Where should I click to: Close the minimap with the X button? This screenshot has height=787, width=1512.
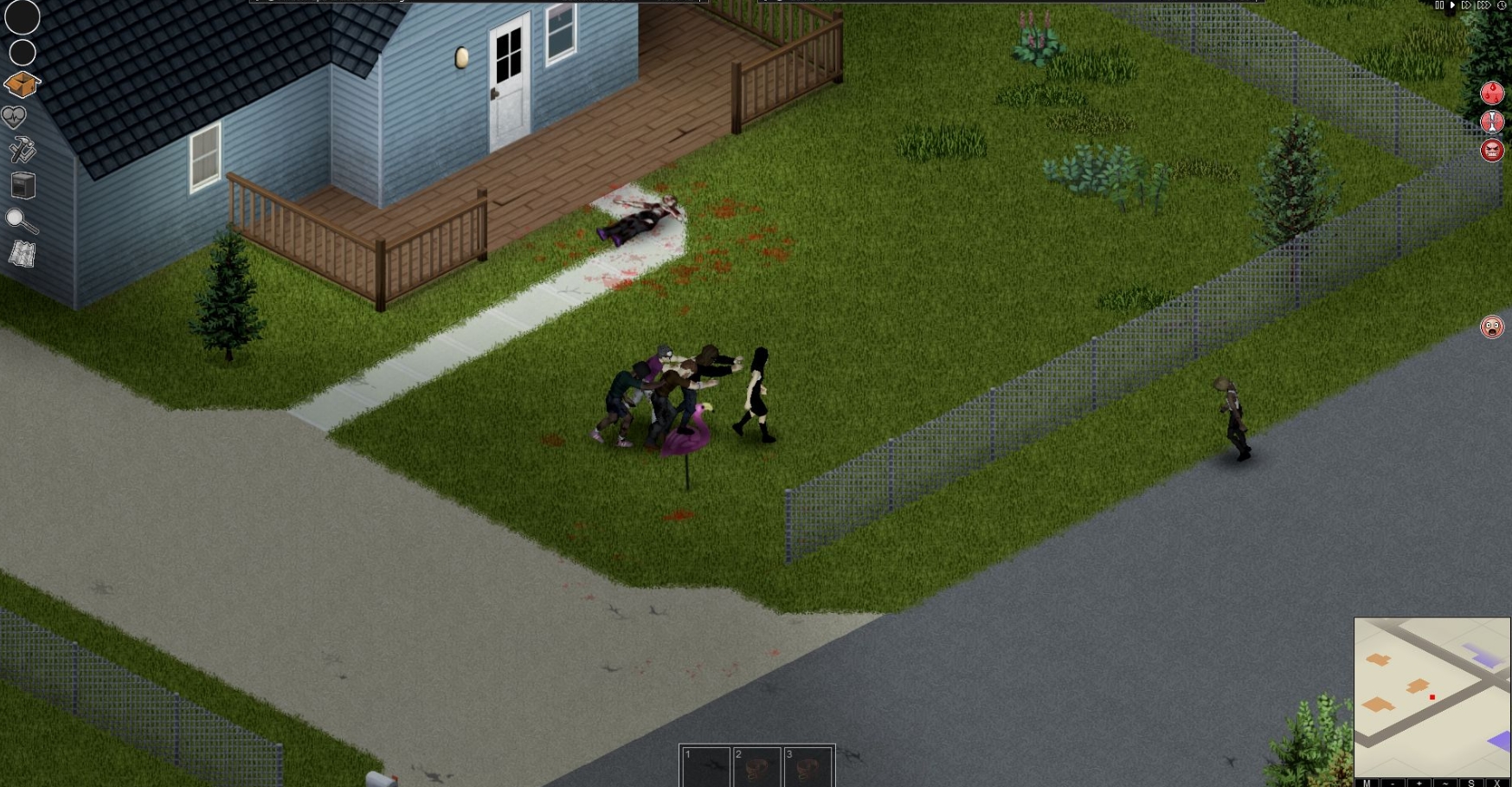coord(1496,782)
